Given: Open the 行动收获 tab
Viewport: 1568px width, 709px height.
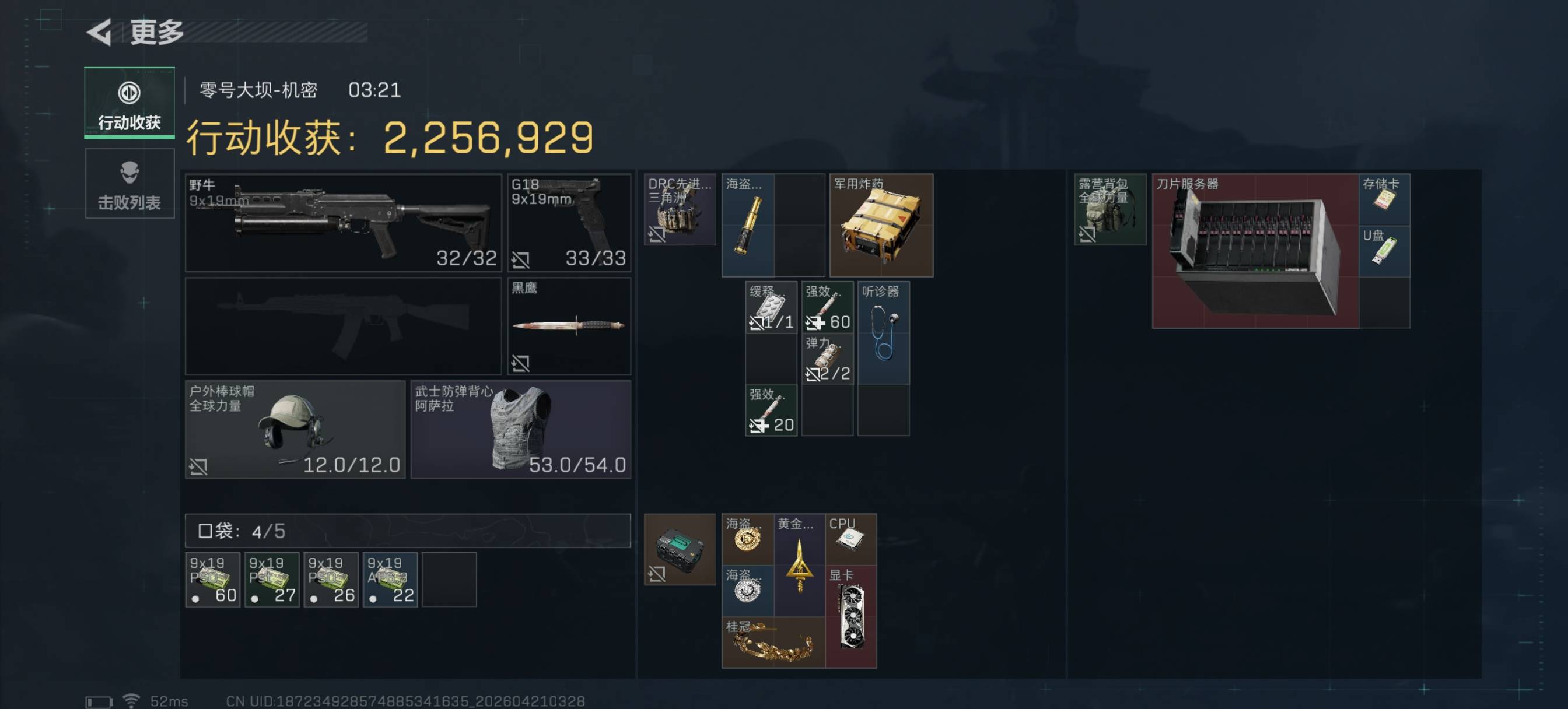Looking at the screenshot, I should pos(129,103).
